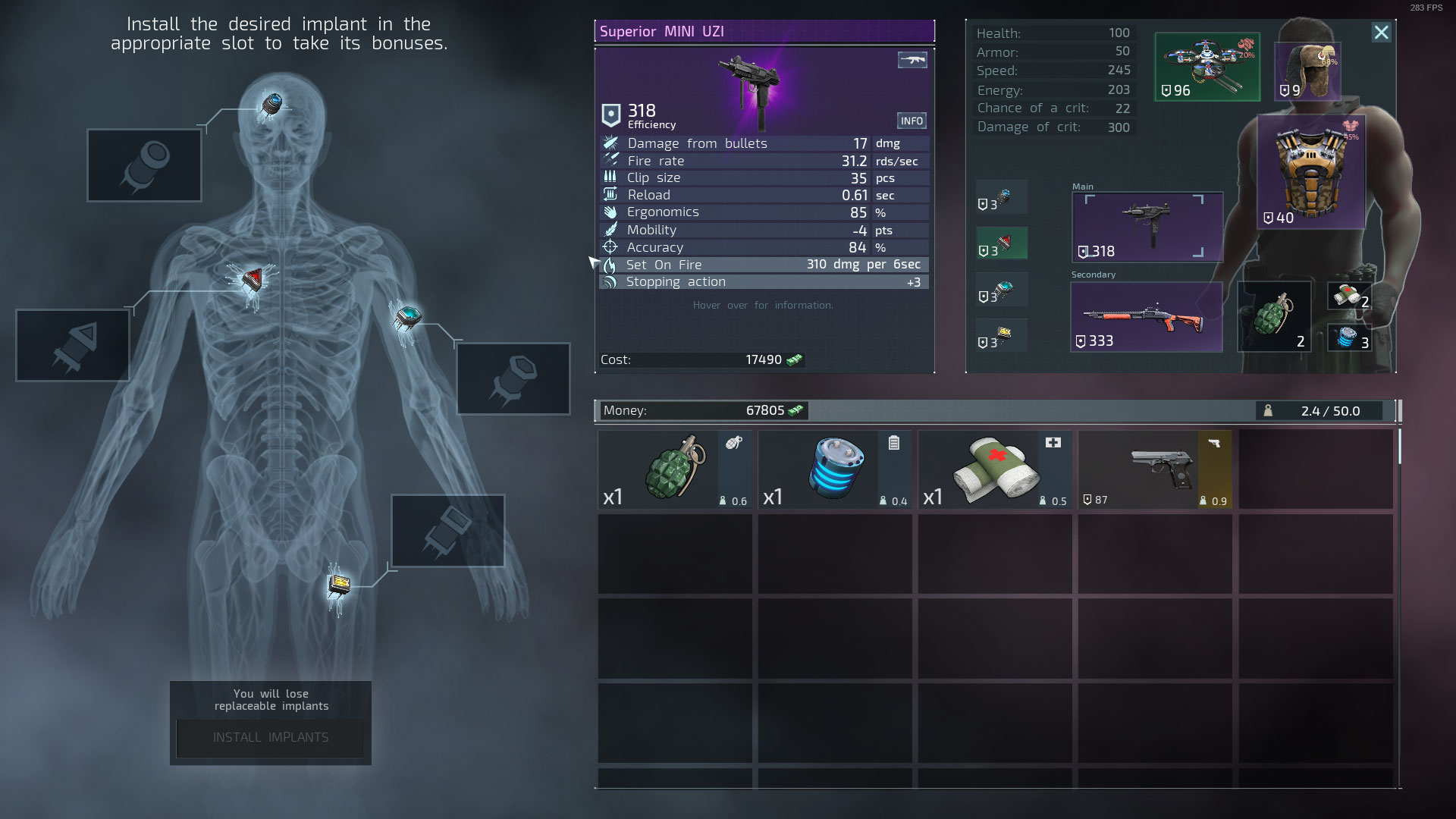Select the equipped Main Mini Uzi slot
This screenshot has height=819, width=1456.
pos(1147,227)
